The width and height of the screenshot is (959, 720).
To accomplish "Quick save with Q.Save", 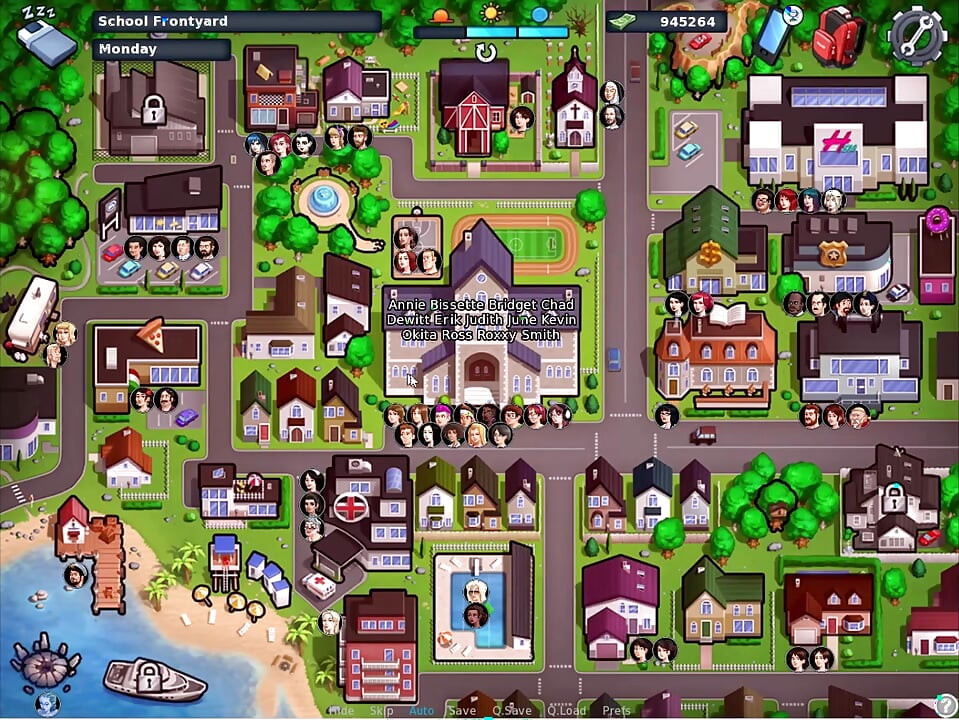I will pos(511,711).
